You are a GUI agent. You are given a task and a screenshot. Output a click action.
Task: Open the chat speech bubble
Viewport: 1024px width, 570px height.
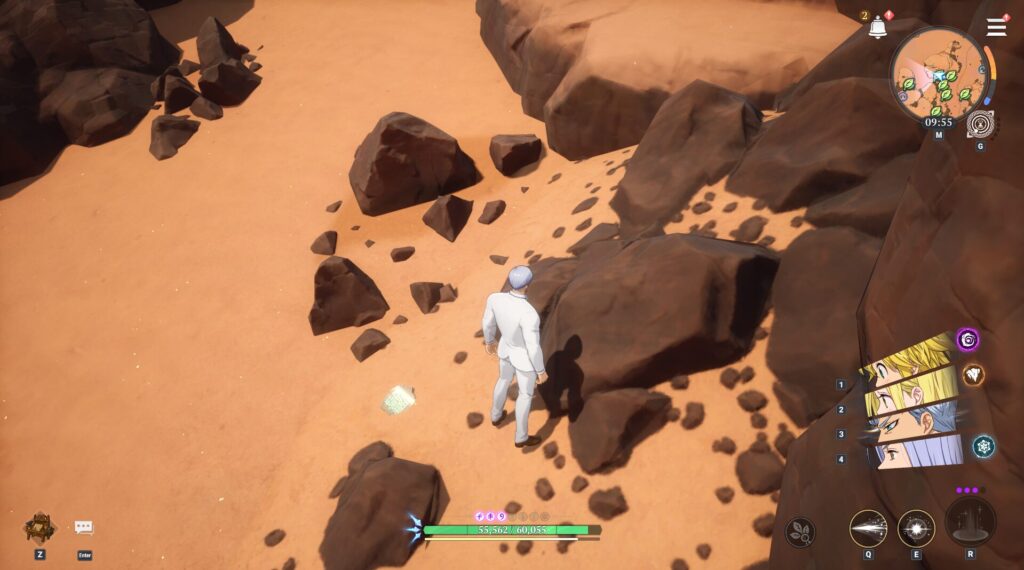click(x=84, y=527)
